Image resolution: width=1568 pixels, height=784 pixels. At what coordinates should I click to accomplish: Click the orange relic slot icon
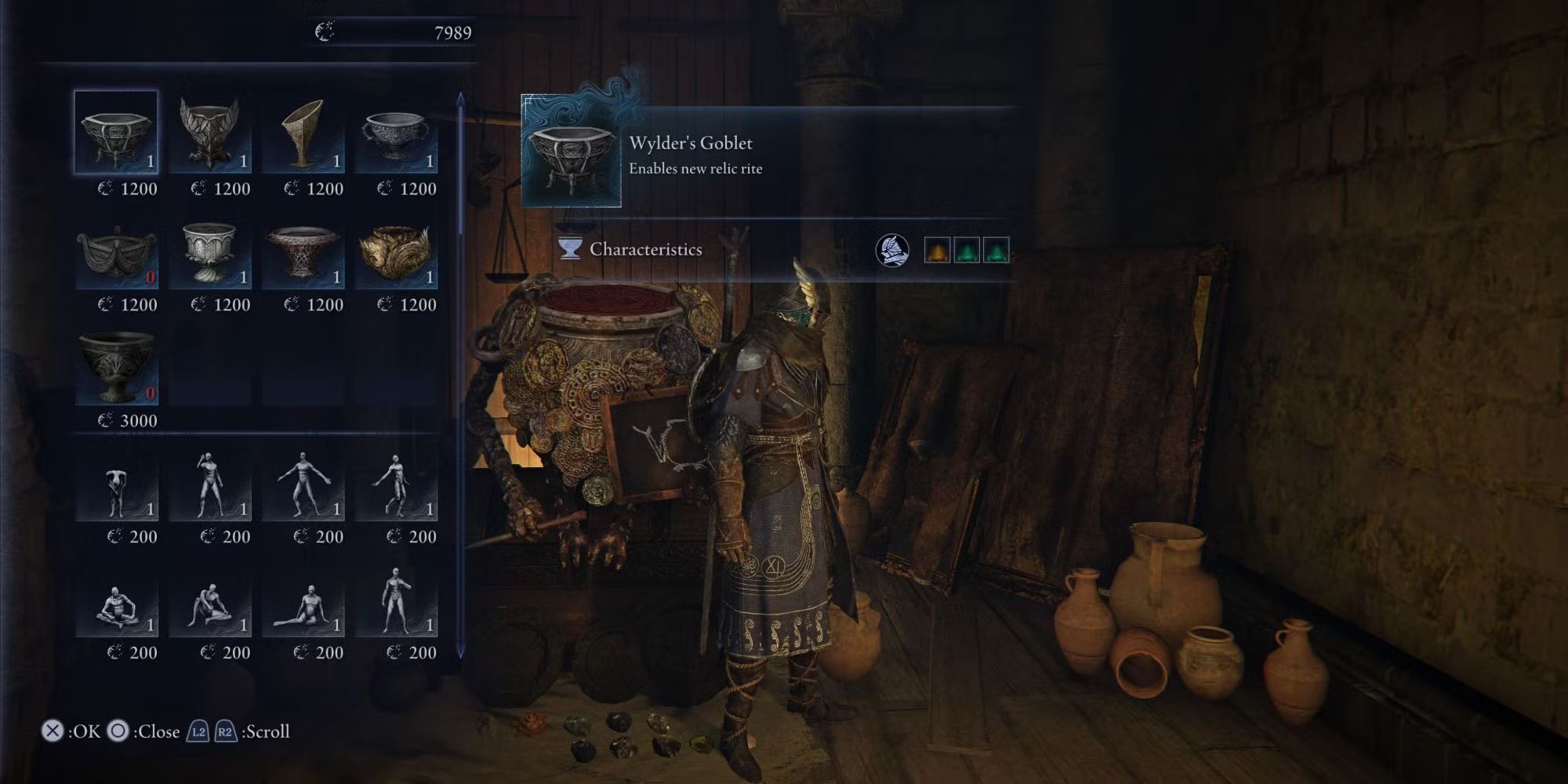click(937, 250)
